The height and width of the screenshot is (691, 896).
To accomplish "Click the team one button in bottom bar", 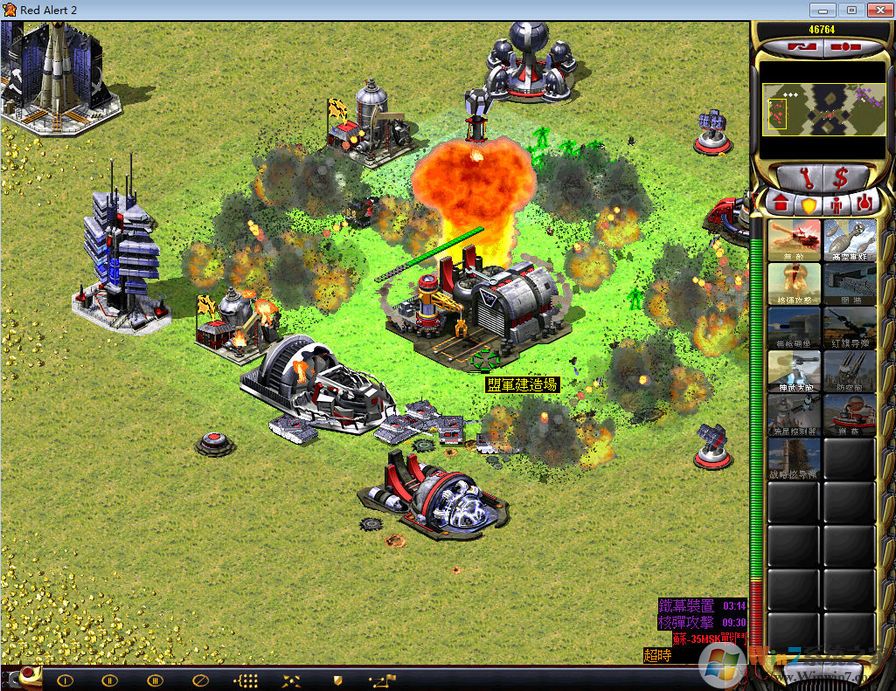I will click(66, 680).
